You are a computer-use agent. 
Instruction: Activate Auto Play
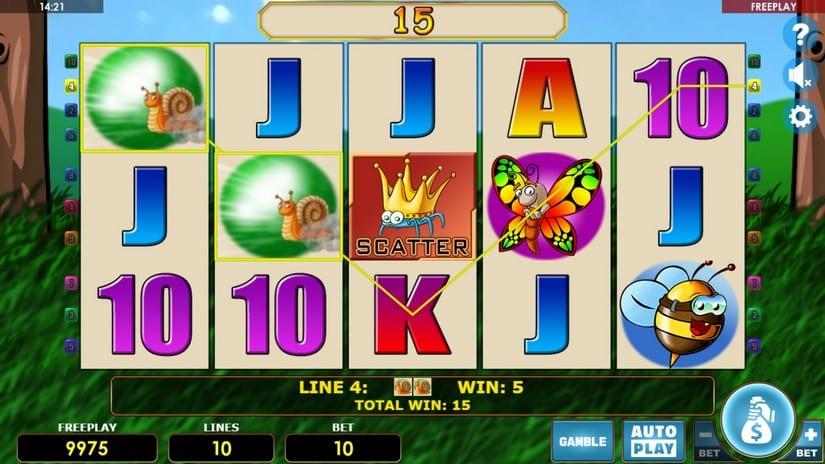tap(653, 440)
